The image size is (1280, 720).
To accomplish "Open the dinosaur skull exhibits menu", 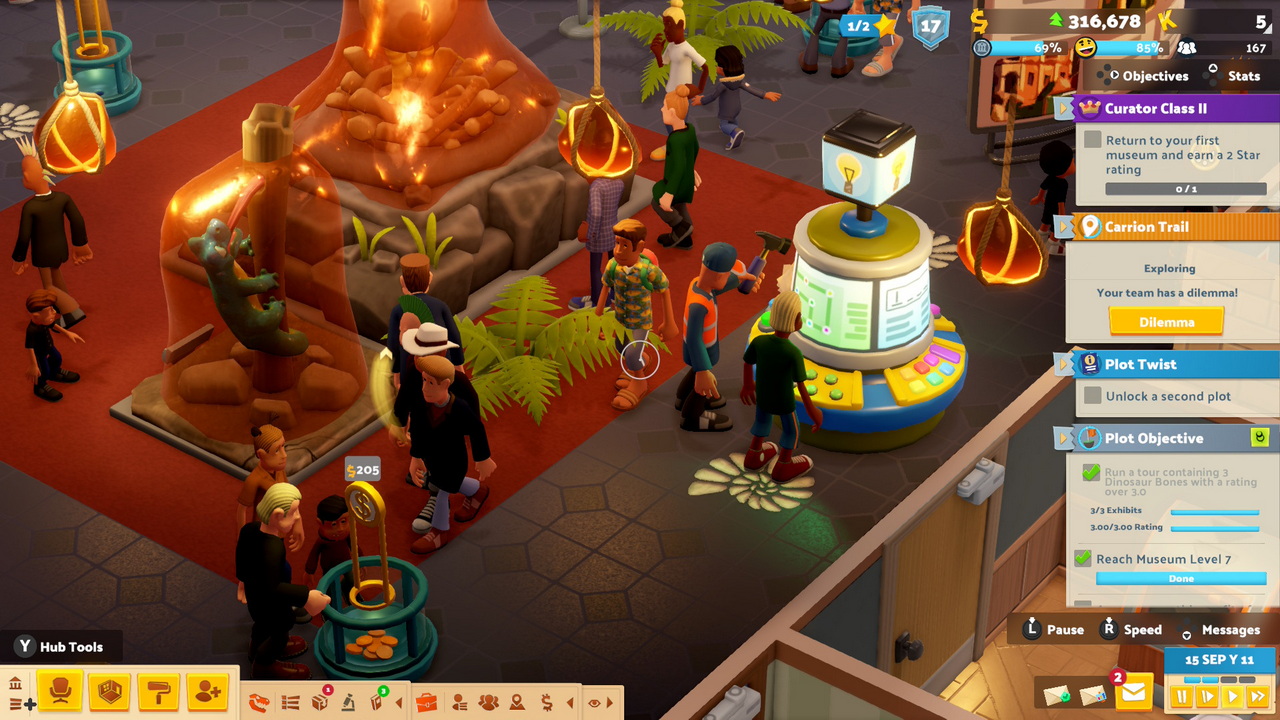I will pyautogui.click(x=259, y=703).
